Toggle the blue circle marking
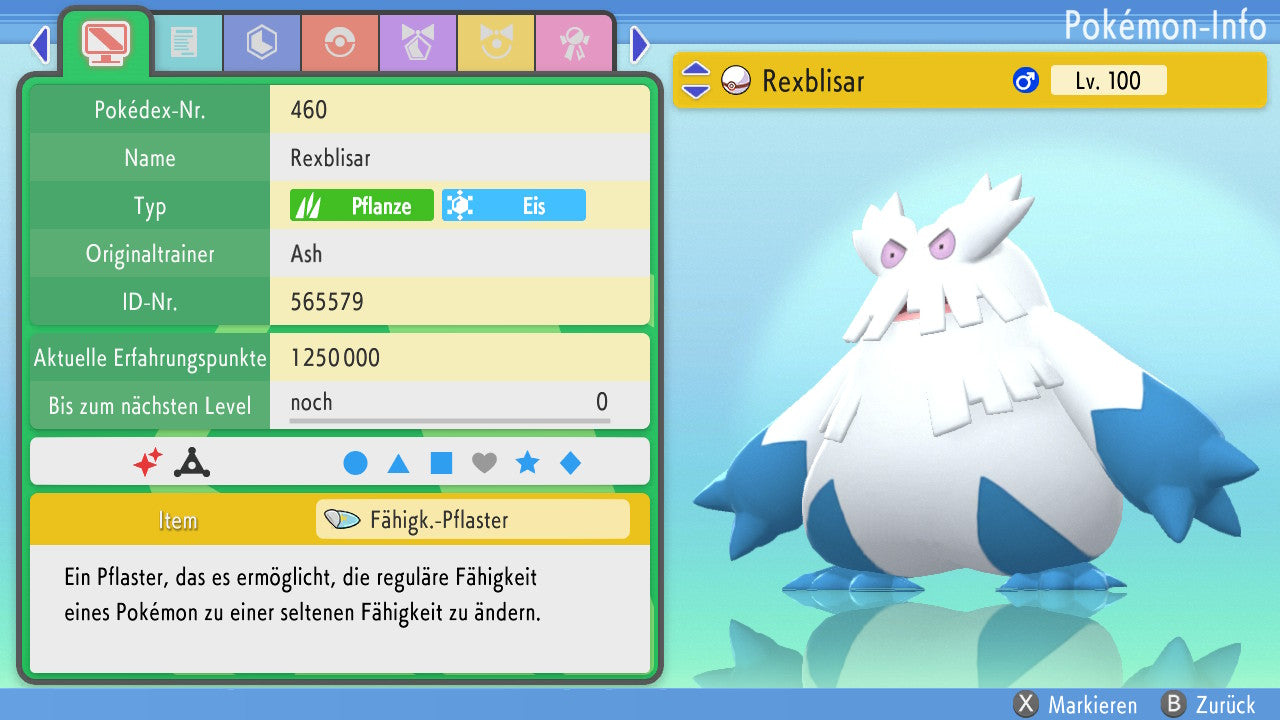Screen dimensions: 1280x720 (x=355, y=463)
